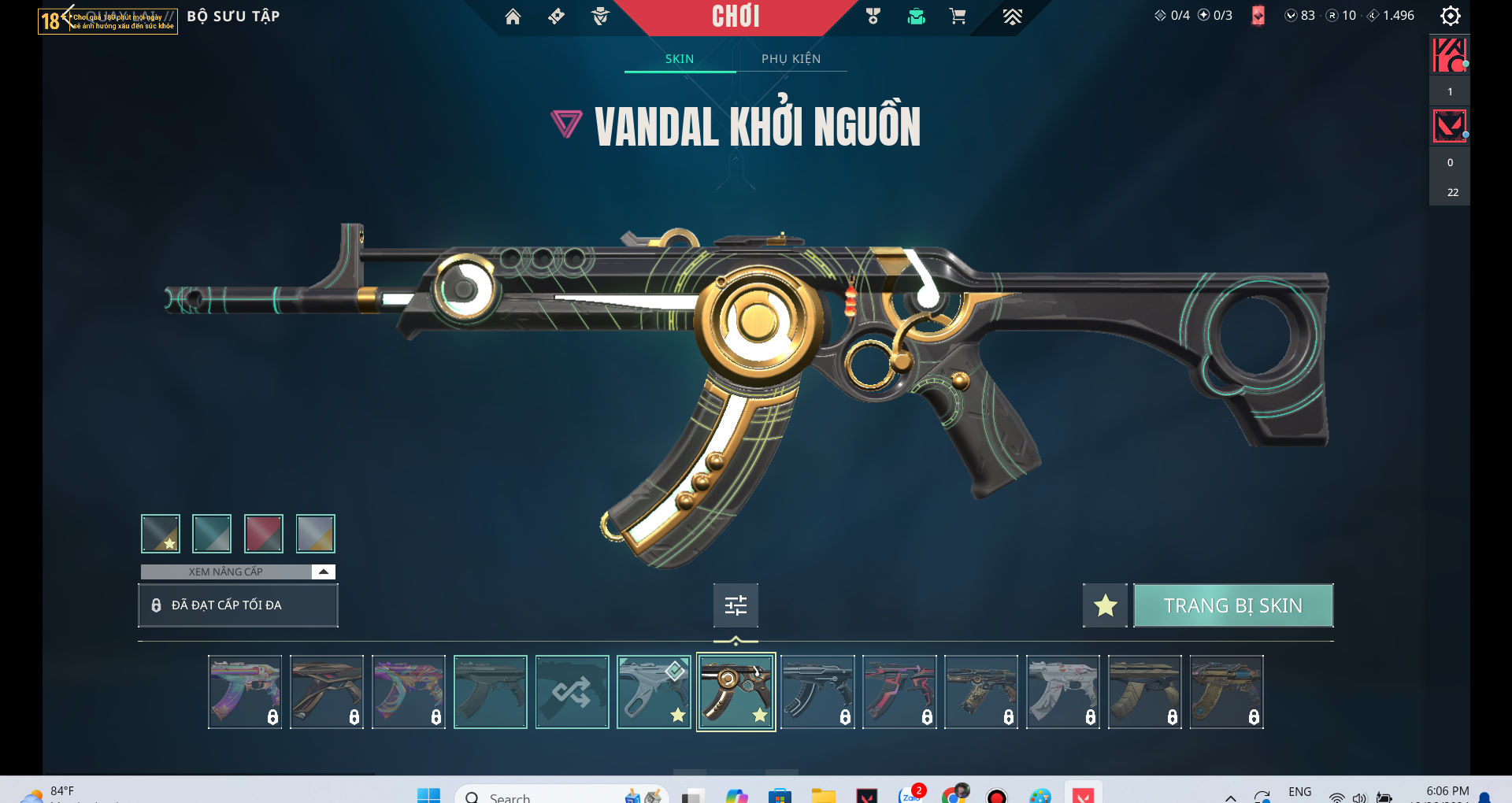
Task: Go to the home screen icon
Action: (513, 17)
